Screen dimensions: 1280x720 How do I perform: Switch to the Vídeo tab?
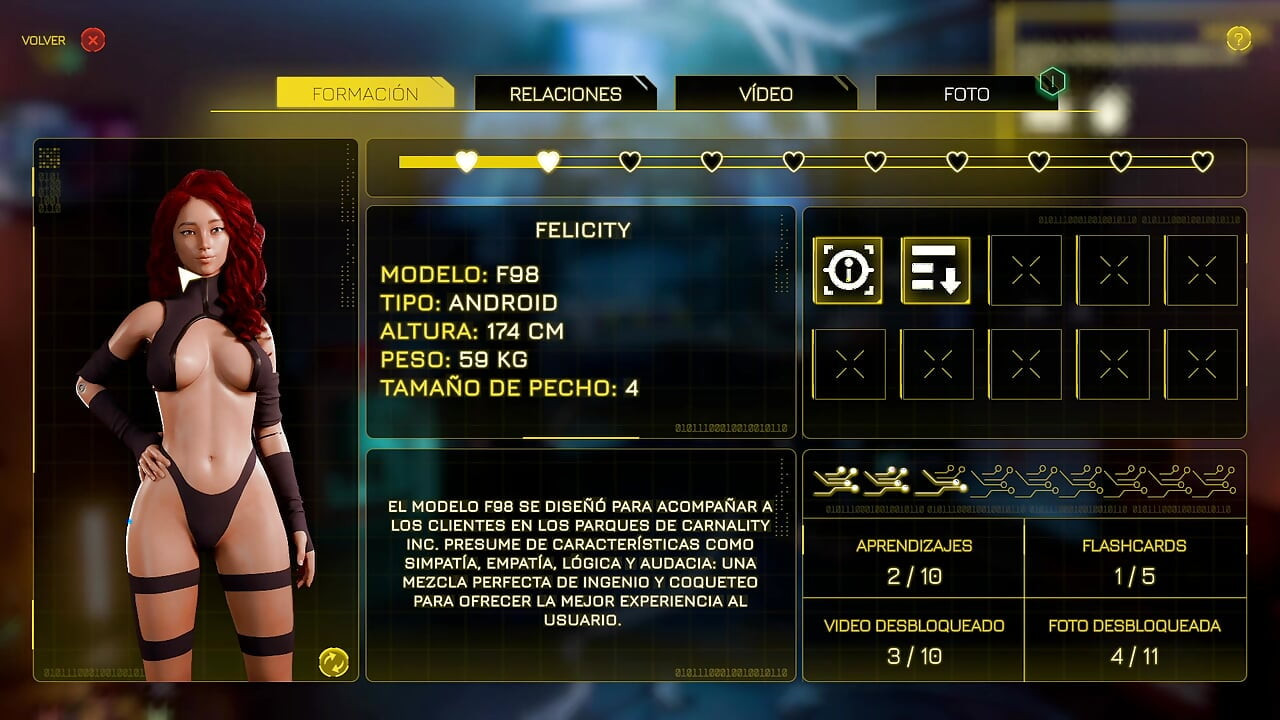[x=765, y=94]
